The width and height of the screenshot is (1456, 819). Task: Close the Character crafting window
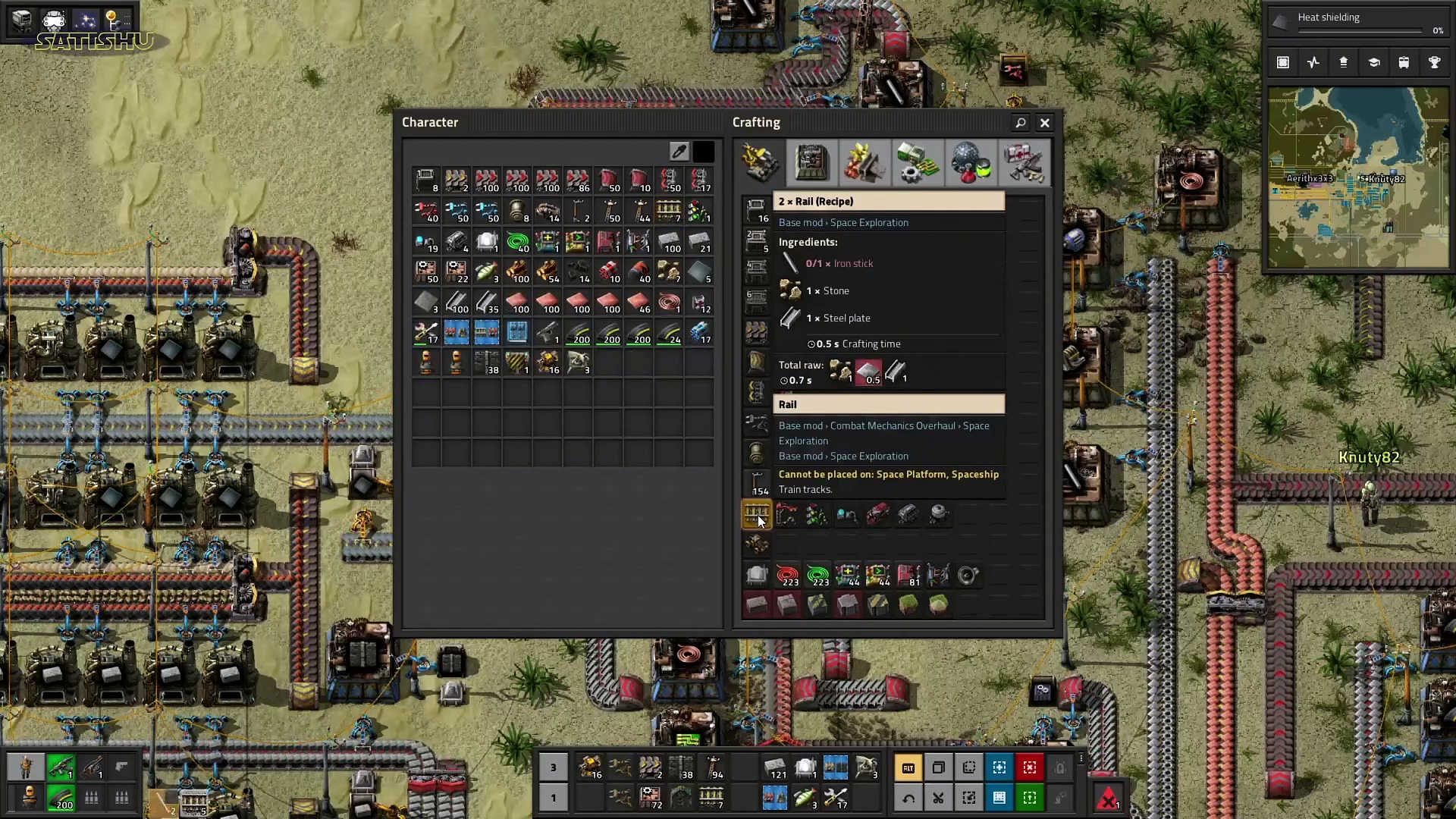[1044, 123]
